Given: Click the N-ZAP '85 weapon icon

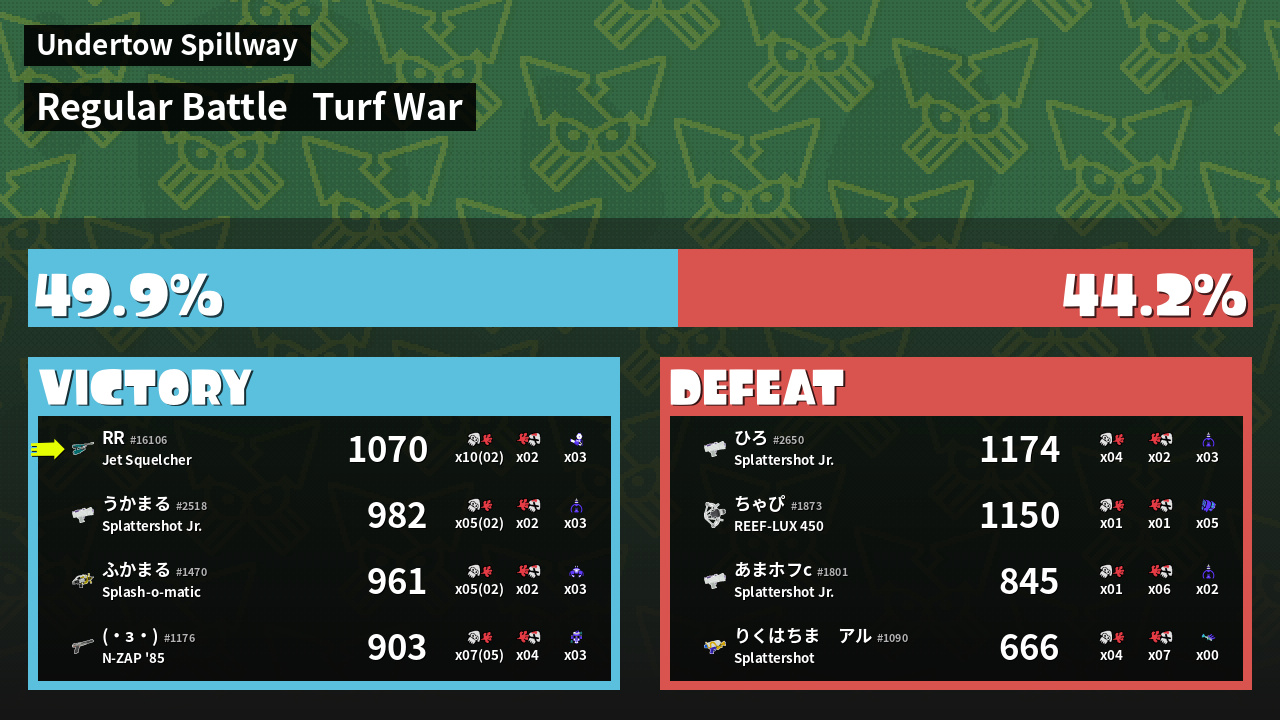Looking at the screenshot, I should [83, 646].
